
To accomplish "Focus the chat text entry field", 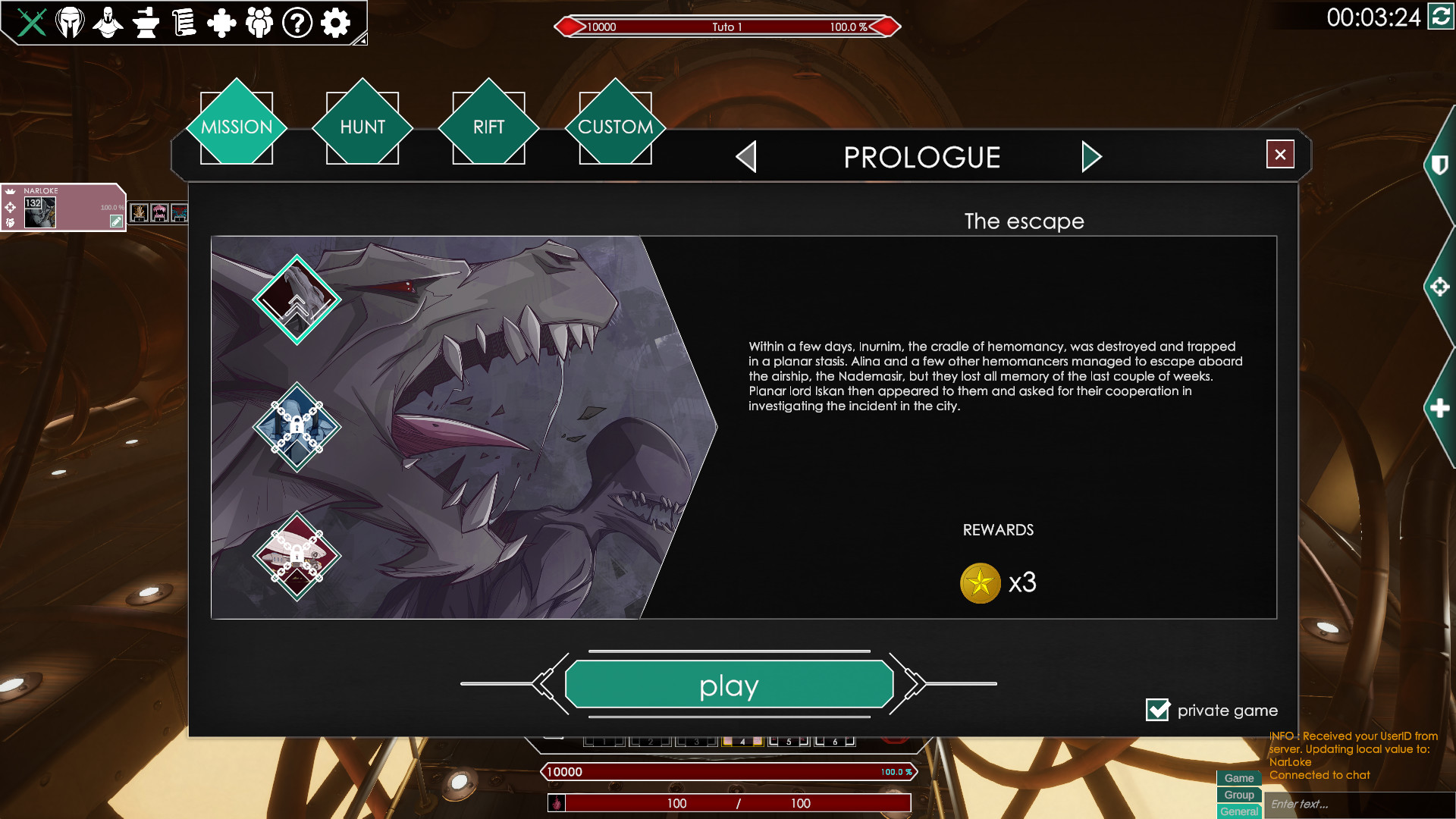I will pos(1357,804).
